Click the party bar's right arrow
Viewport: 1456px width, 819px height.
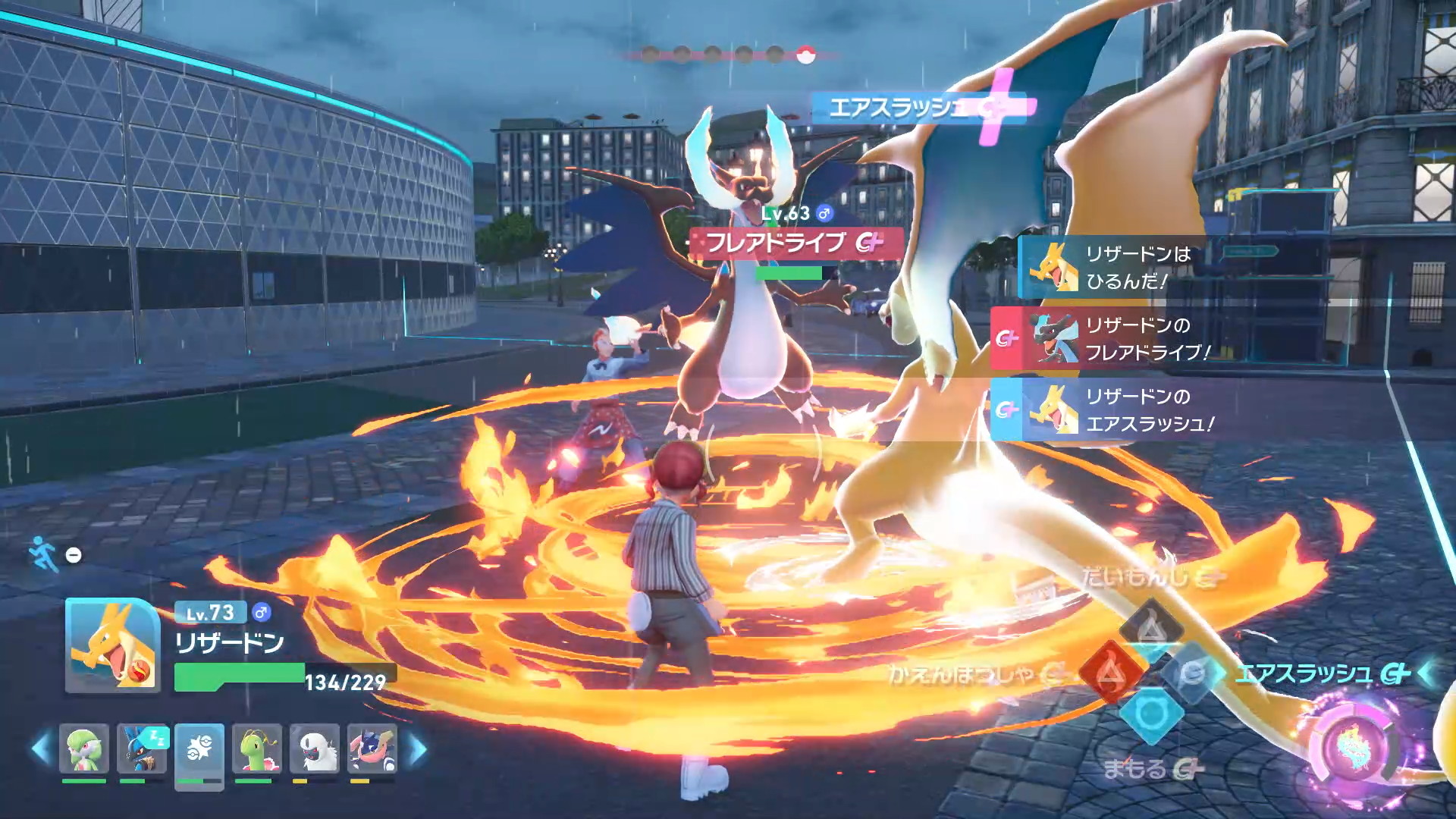(x=418, y=748)
